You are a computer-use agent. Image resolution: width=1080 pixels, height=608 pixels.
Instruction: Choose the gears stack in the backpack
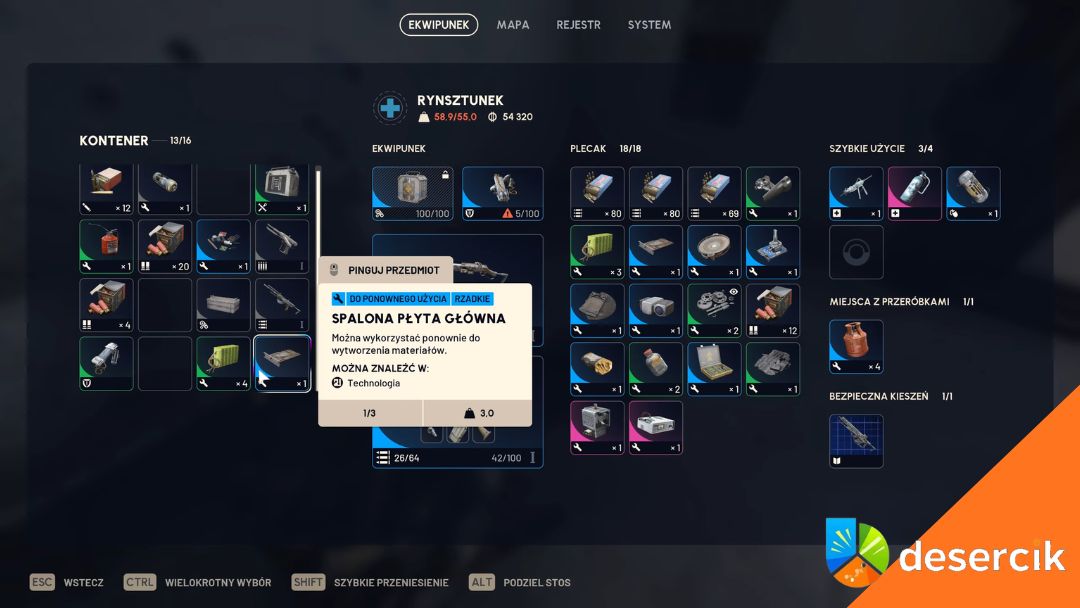(x=714, y=311)
